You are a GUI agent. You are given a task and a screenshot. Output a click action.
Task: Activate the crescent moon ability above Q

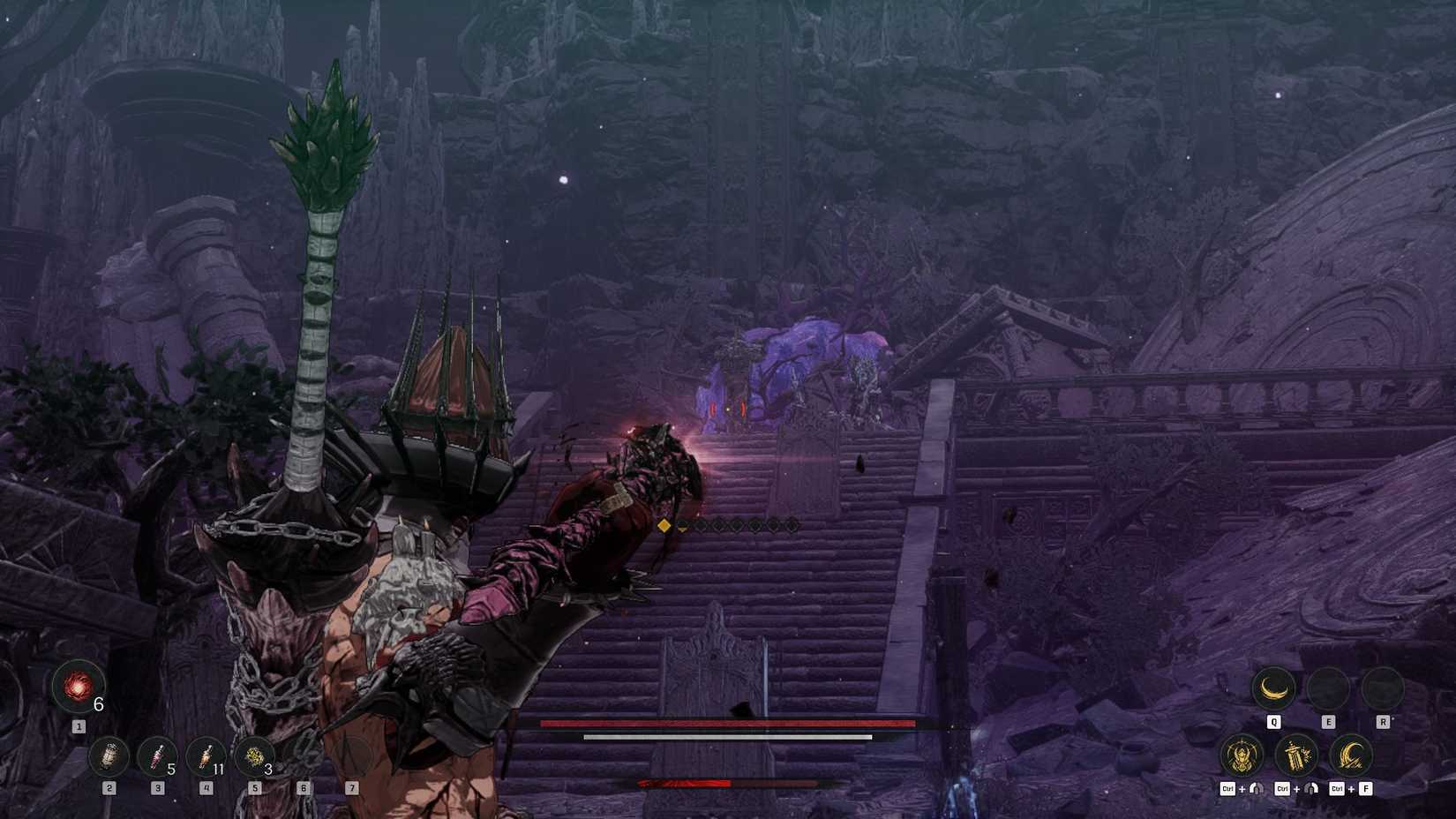1274,687
